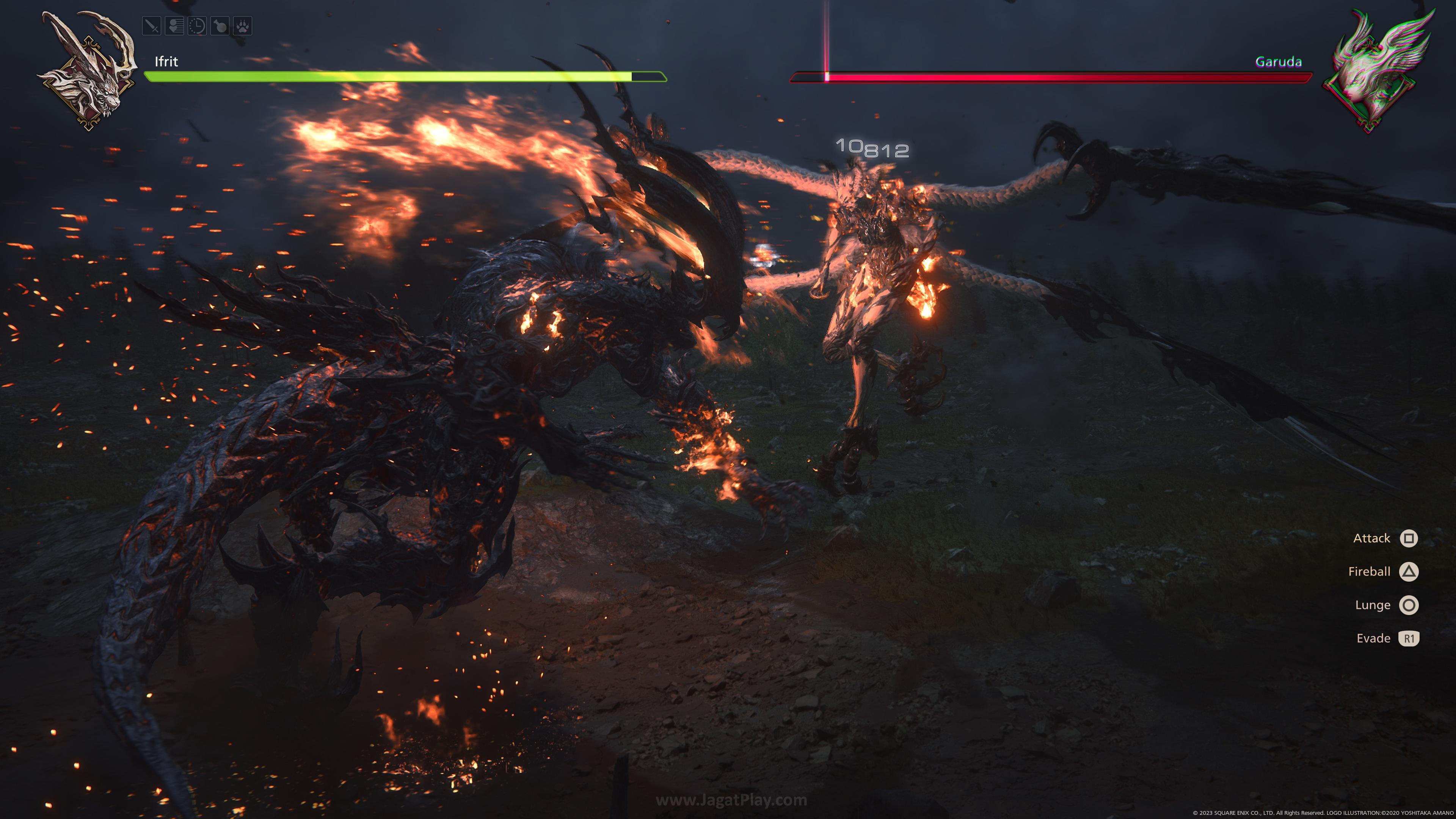Activate the clock timely focus icon

coord(197,26)
